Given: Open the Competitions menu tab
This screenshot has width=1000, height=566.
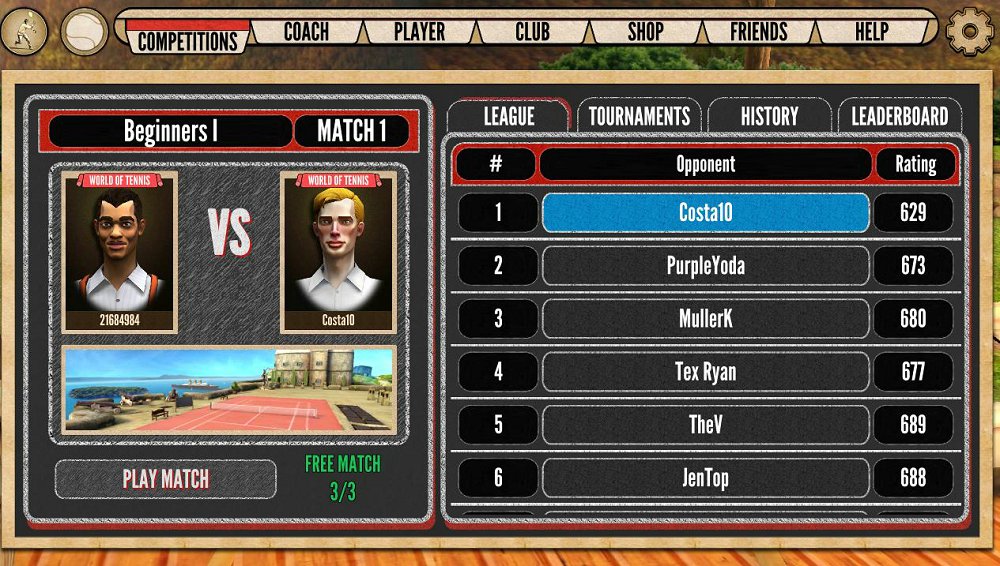Looking at the screenshot, I should coord(188,39).
